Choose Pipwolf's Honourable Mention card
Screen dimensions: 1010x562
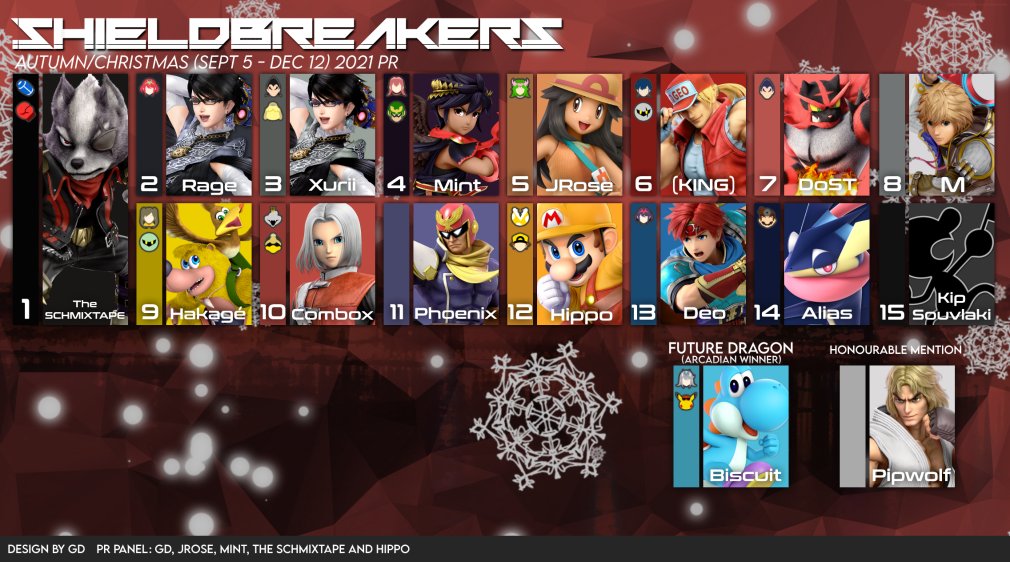click(911, 426)
